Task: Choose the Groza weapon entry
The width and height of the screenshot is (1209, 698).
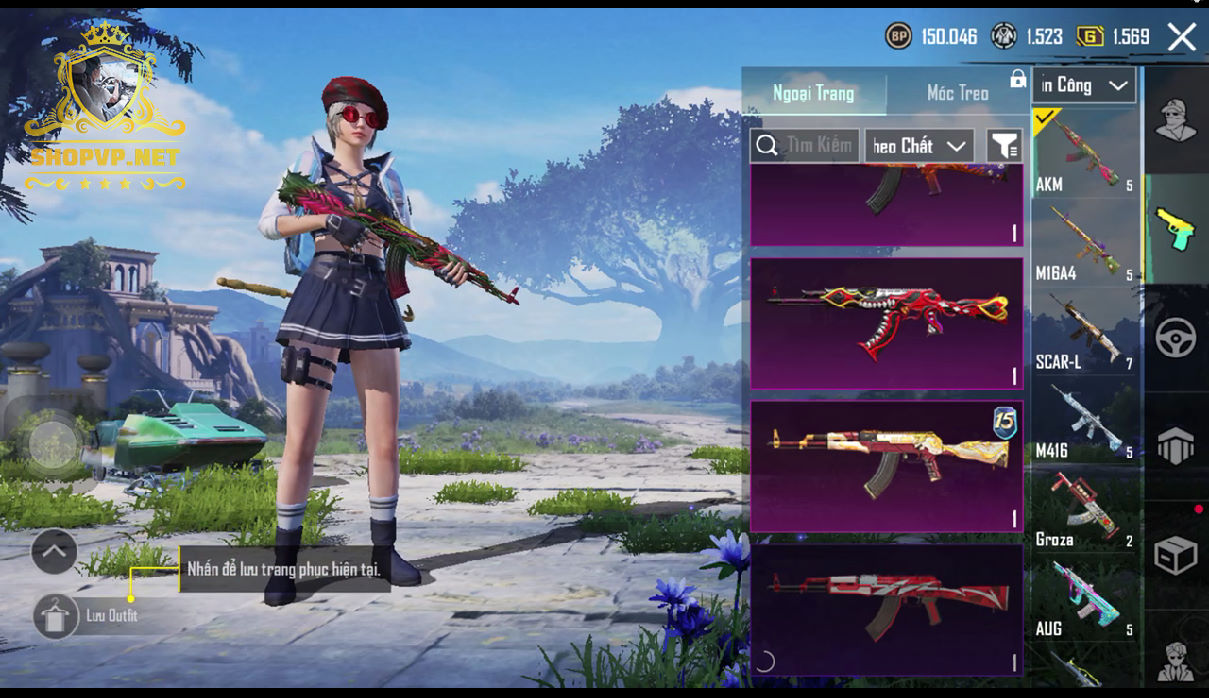Action: click(1084, 509)
